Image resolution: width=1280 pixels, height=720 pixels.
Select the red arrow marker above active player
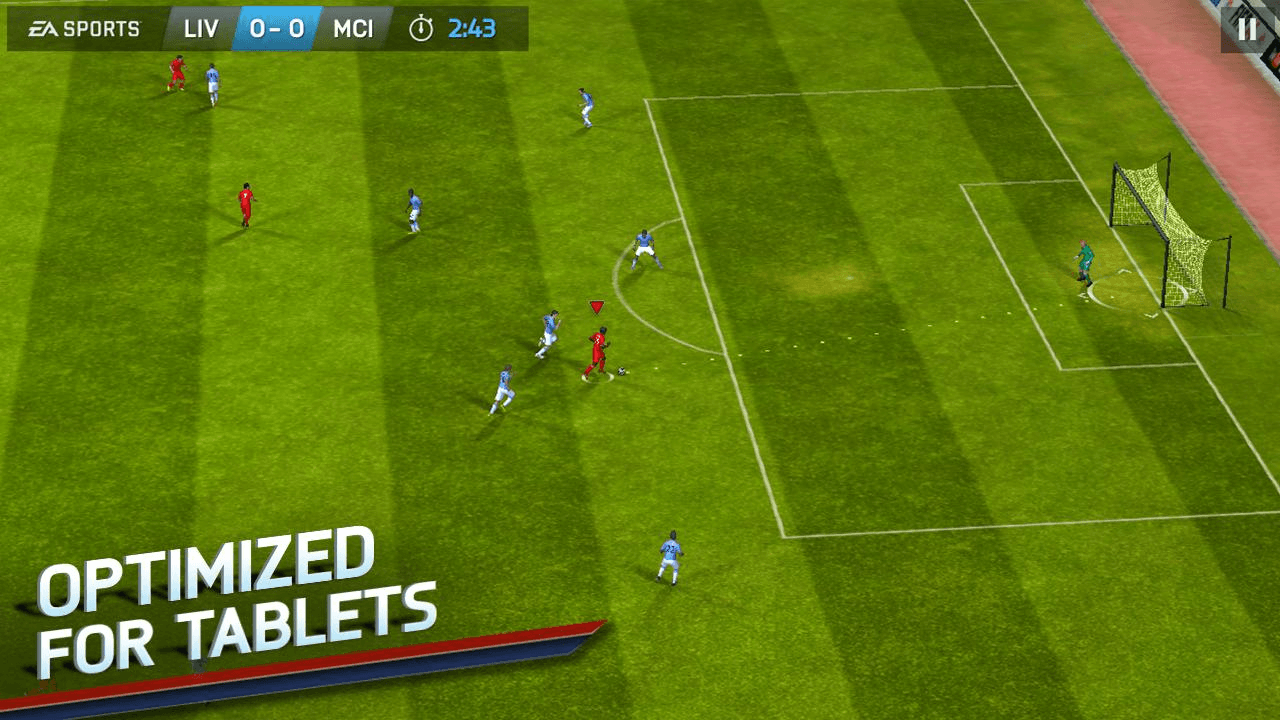tap(597, 305)
